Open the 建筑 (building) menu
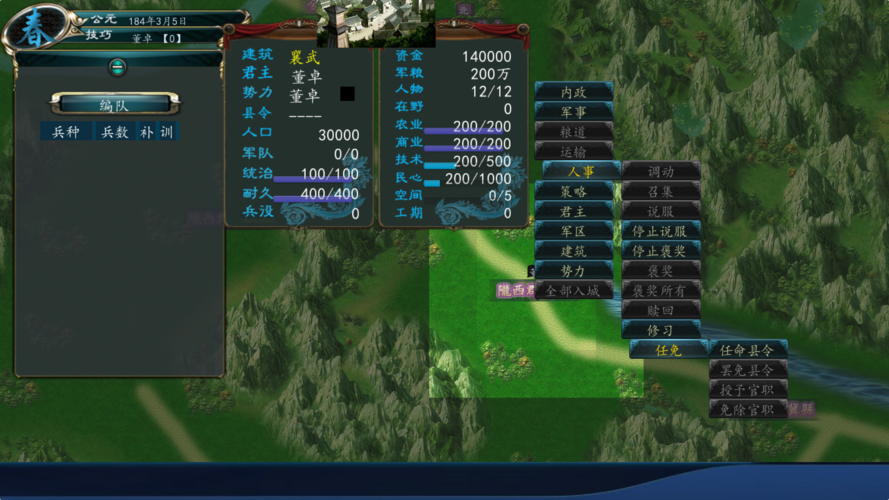The height and width of the screenshot is (500, 889). click(573, 251)
